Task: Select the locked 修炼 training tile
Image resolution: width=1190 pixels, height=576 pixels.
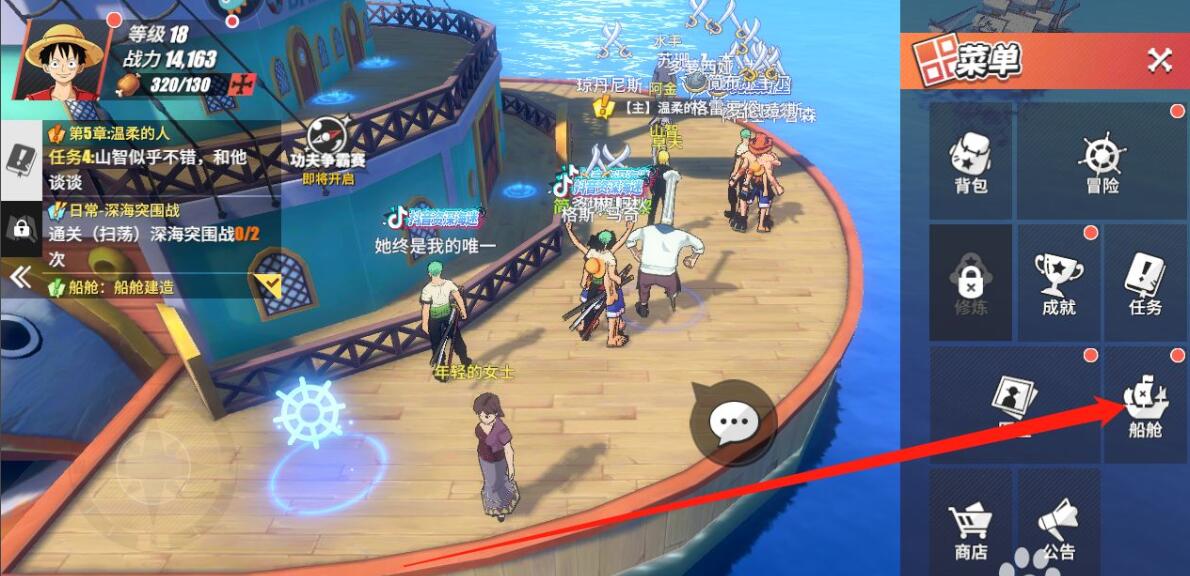Action: click(970, 284)
